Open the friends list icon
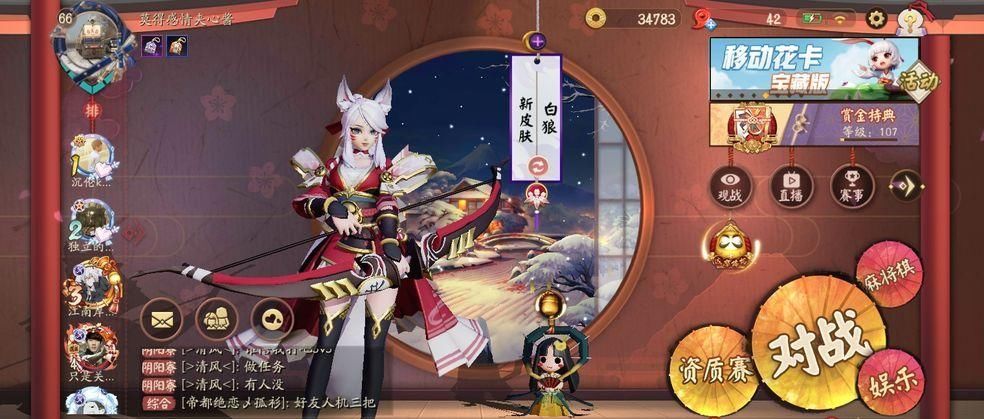The height and width of the screenshot is (419, 984). pos(216,319)
